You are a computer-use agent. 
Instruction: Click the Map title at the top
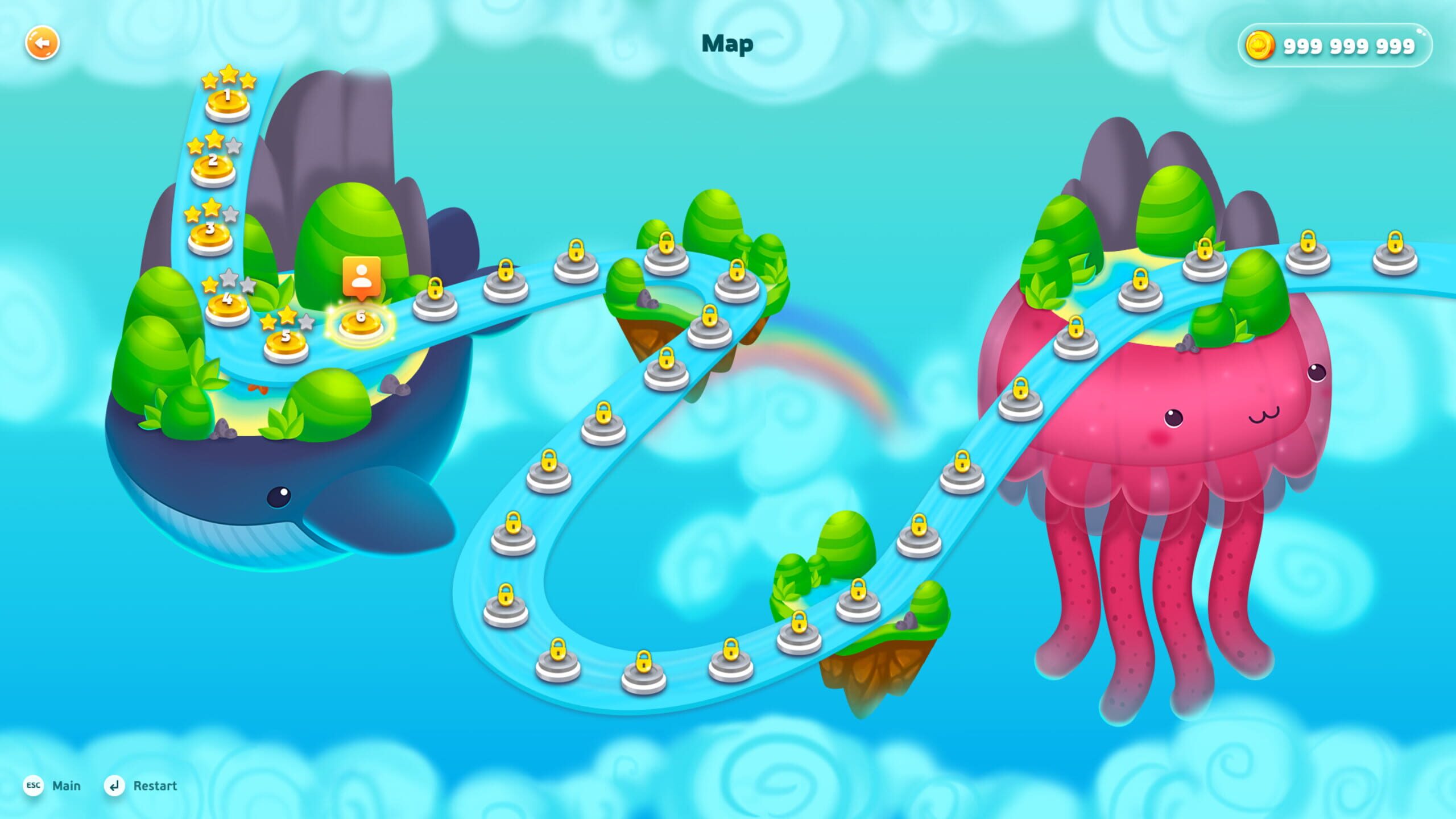click(727, 43)
